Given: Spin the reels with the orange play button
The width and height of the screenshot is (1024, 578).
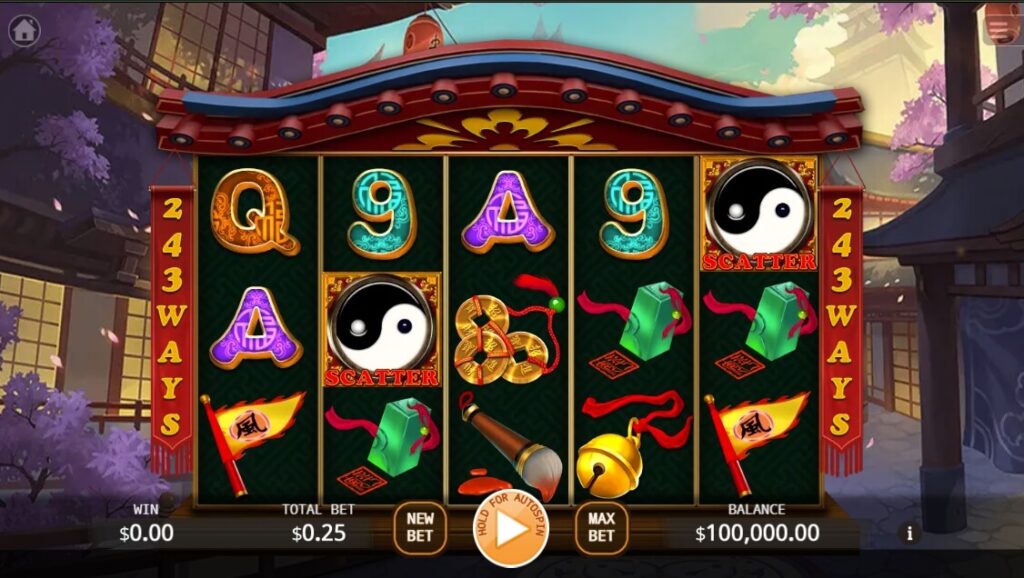Looking at the screenshot, I should coord(510,529).
